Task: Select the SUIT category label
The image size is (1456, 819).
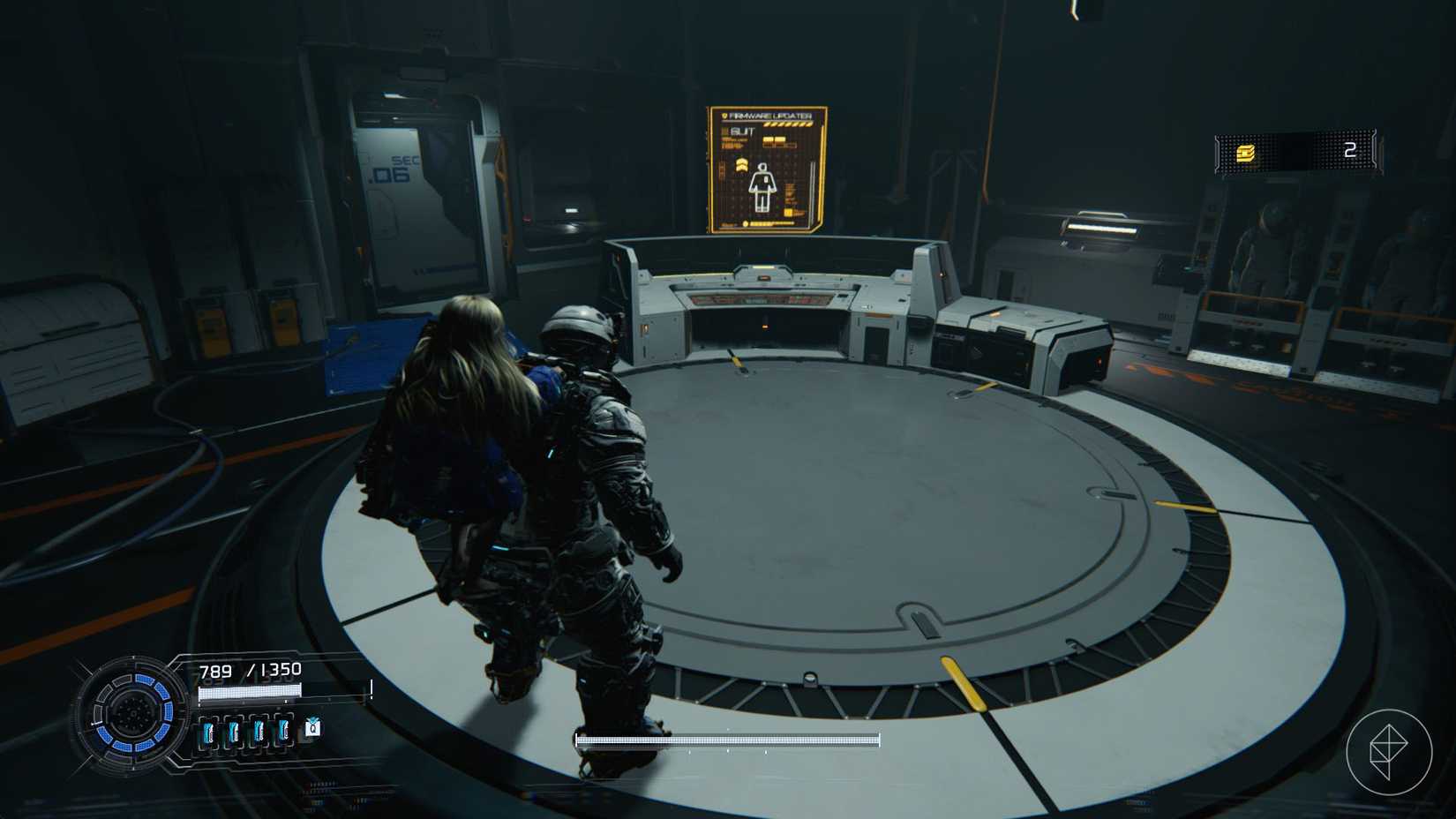Action: click(x=743, y=131)
